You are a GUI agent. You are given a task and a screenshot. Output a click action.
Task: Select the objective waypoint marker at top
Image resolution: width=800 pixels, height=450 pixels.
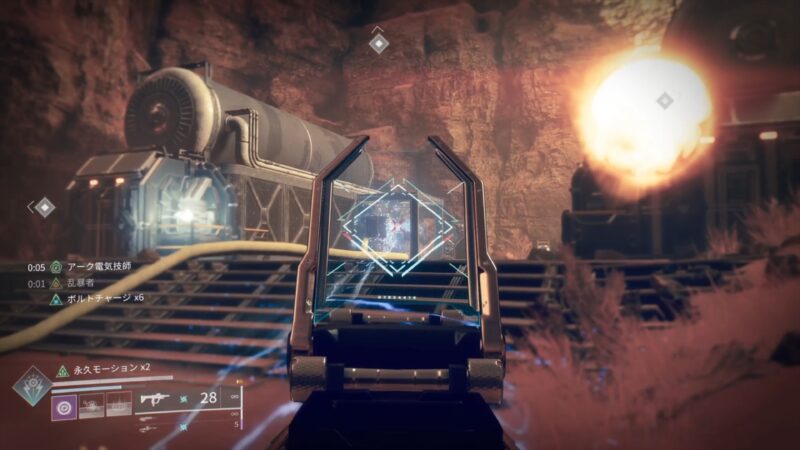click(378, 42)
